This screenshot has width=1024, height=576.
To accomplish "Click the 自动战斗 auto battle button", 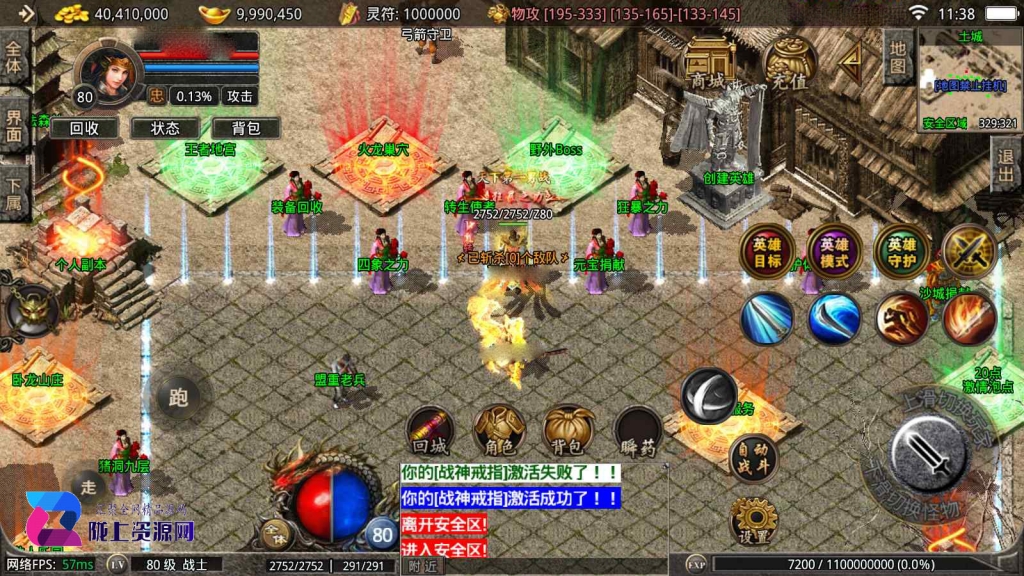I will [x=753, y=459].
